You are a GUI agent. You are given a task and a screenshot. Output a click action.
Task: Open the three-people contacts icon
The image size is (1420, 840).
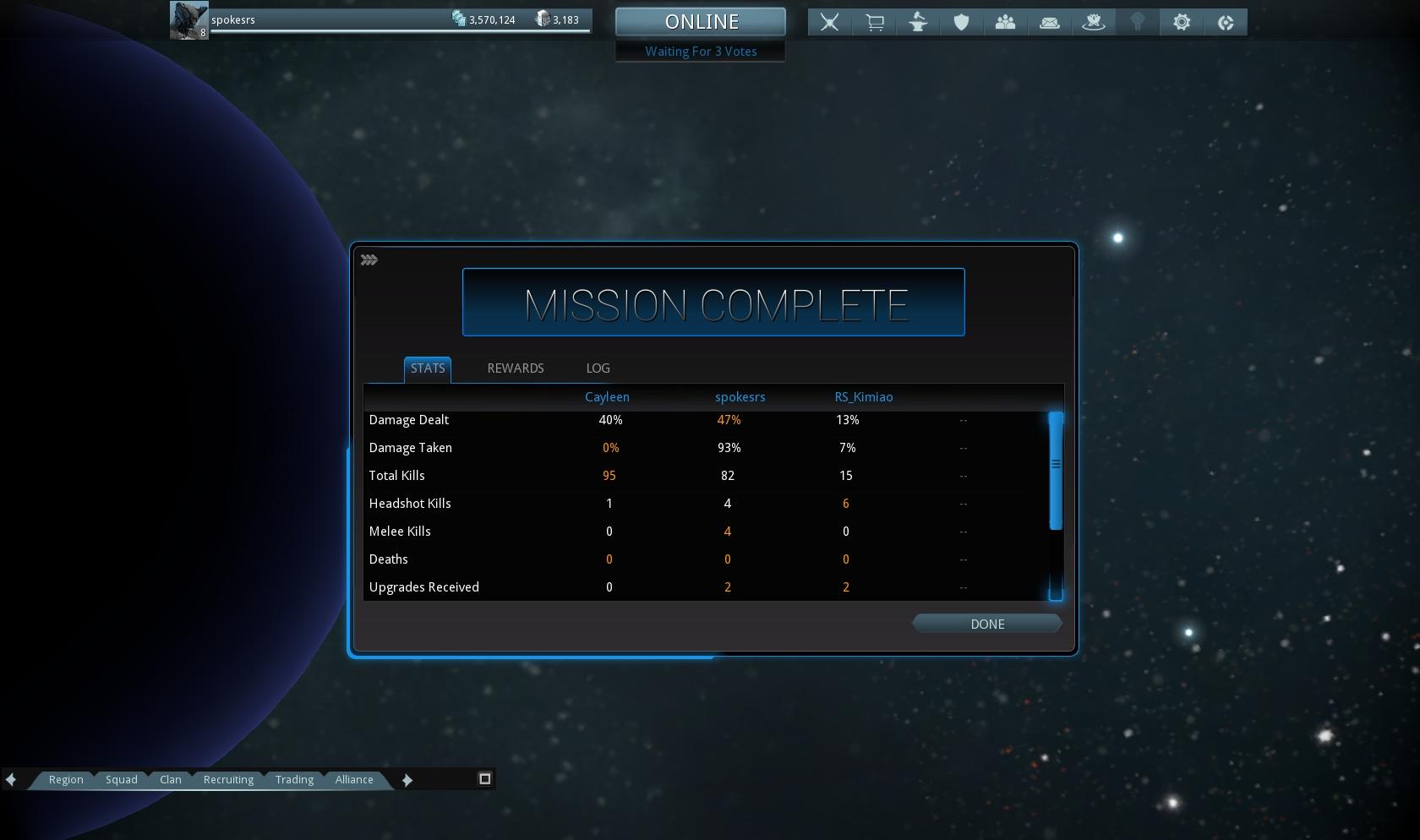1006,23
